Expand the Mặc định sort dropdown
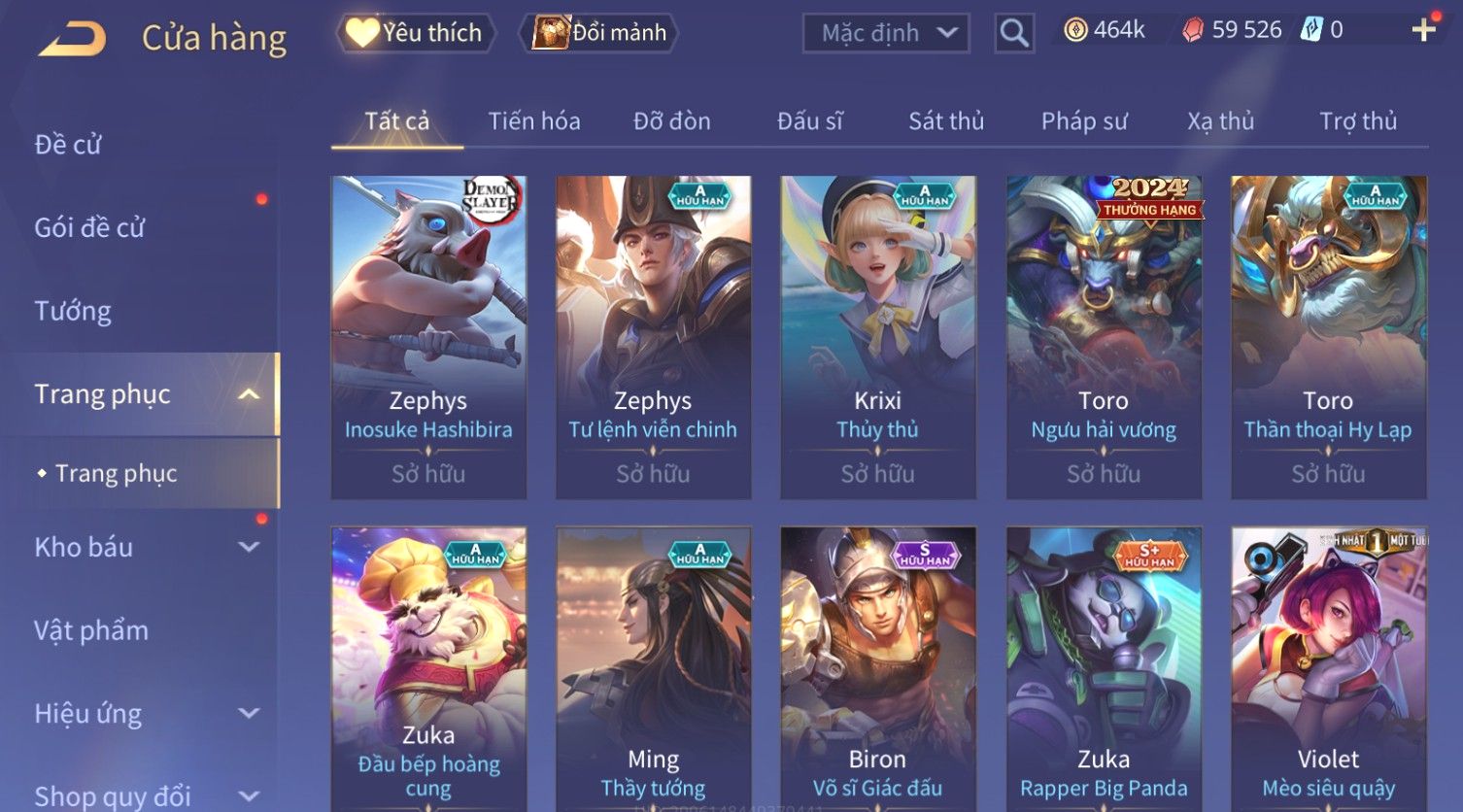Viewport: 1463px width, 812px height. coord(885,33)
